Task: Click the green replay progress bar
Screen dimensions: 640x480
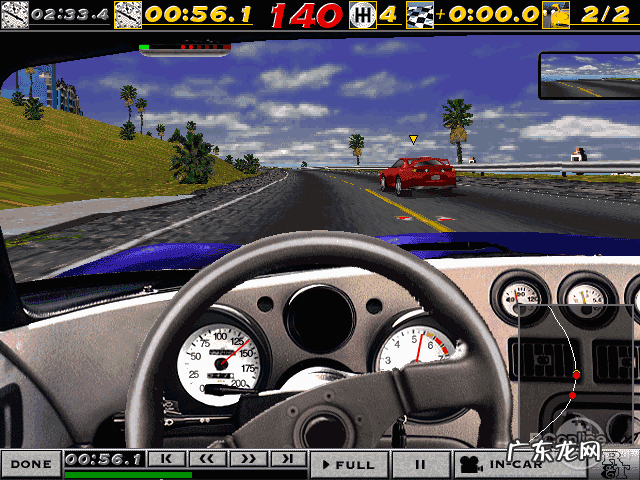Action: point(128,474)
